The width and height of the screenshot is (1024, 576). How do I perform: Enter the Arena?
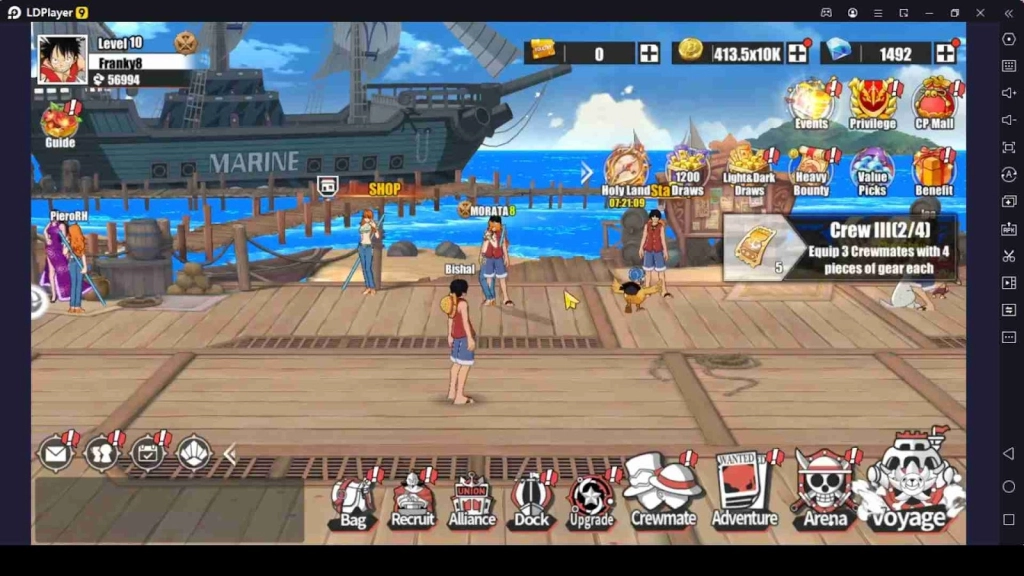(825, 489)
